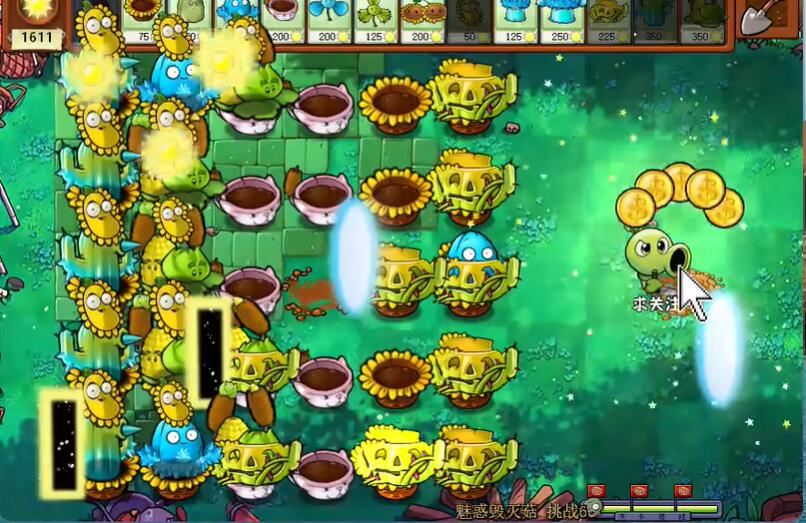Viewport: 806px width, 523px height.
Task: Pick the flower pot seed packet
Action: pos(284,20)
